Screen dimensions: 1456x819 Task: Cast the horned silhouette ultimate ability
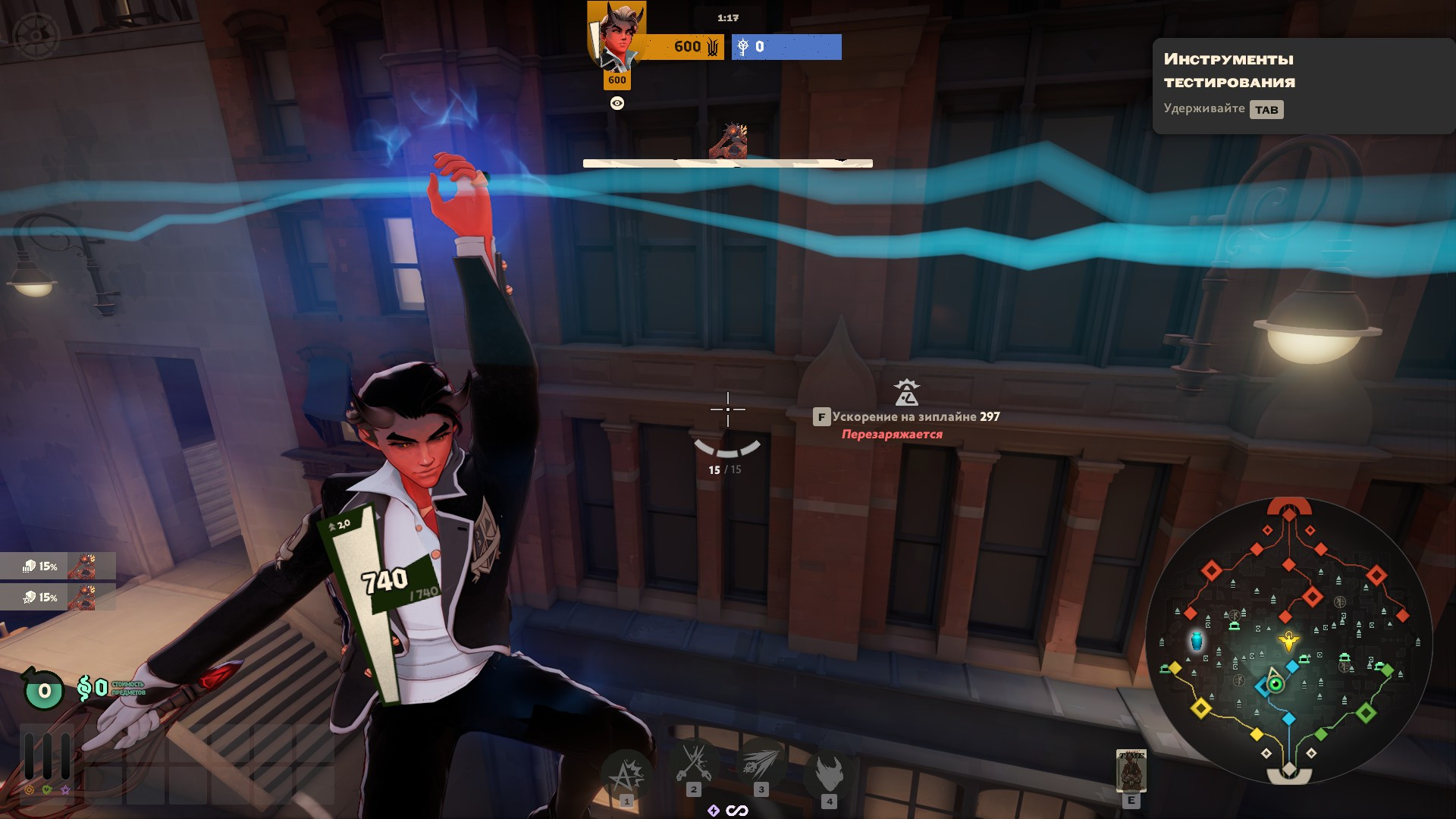[829, 772]
